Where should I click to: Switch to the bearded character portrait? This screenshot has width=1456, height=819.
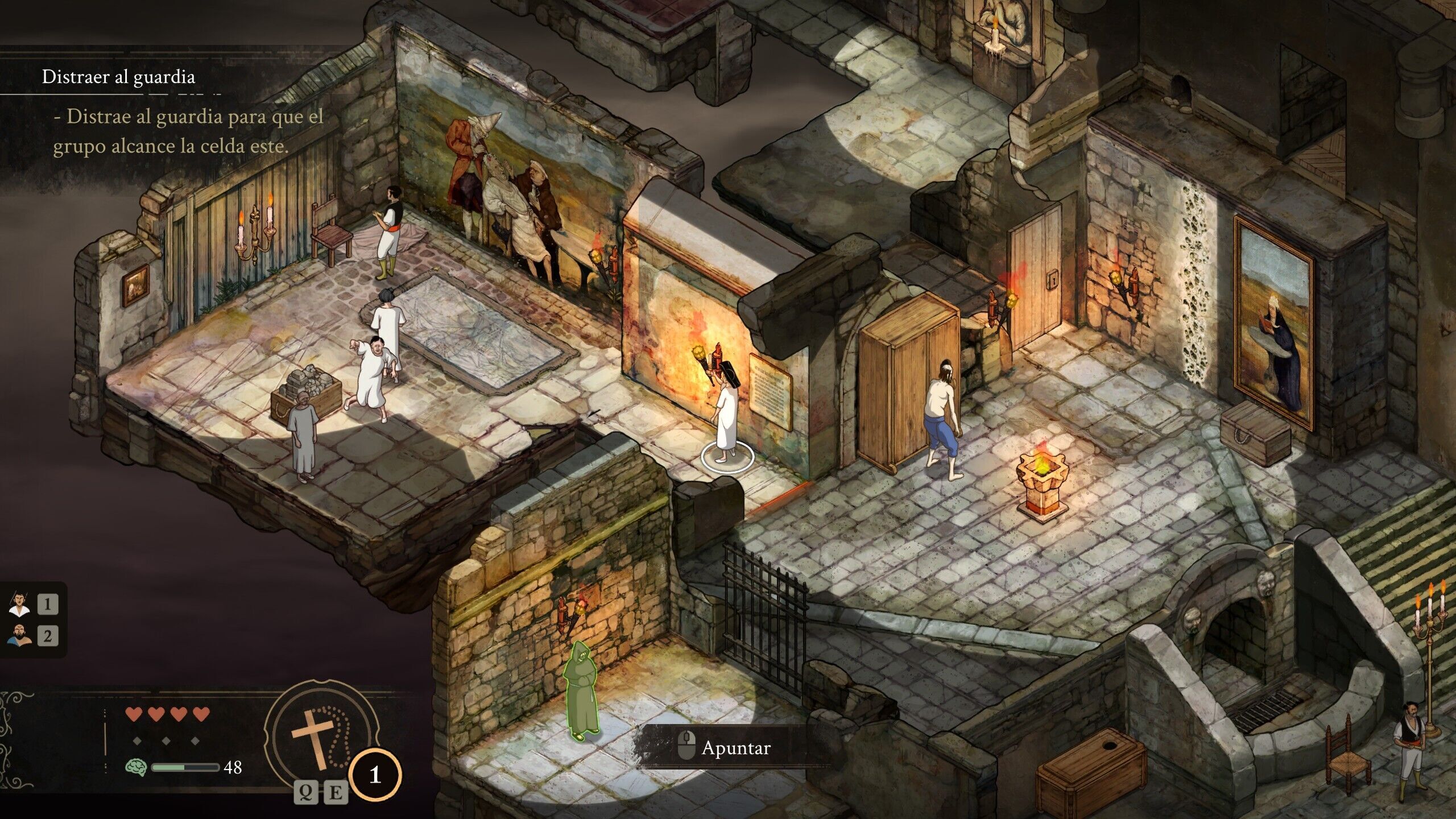pyautogui.click(x=20, y=635)
